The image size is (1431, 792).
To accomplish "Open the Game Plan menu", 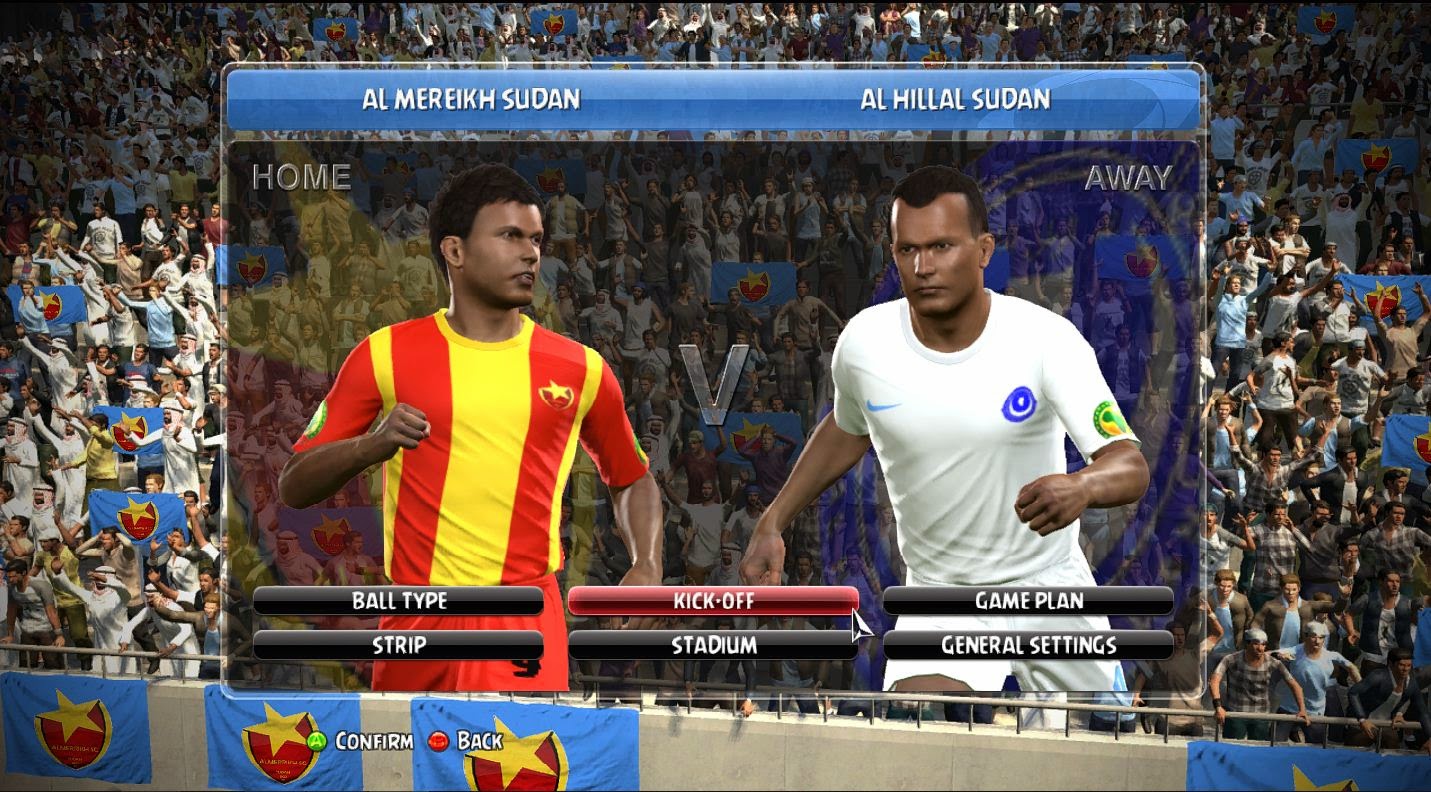I will click(1028, 601).
